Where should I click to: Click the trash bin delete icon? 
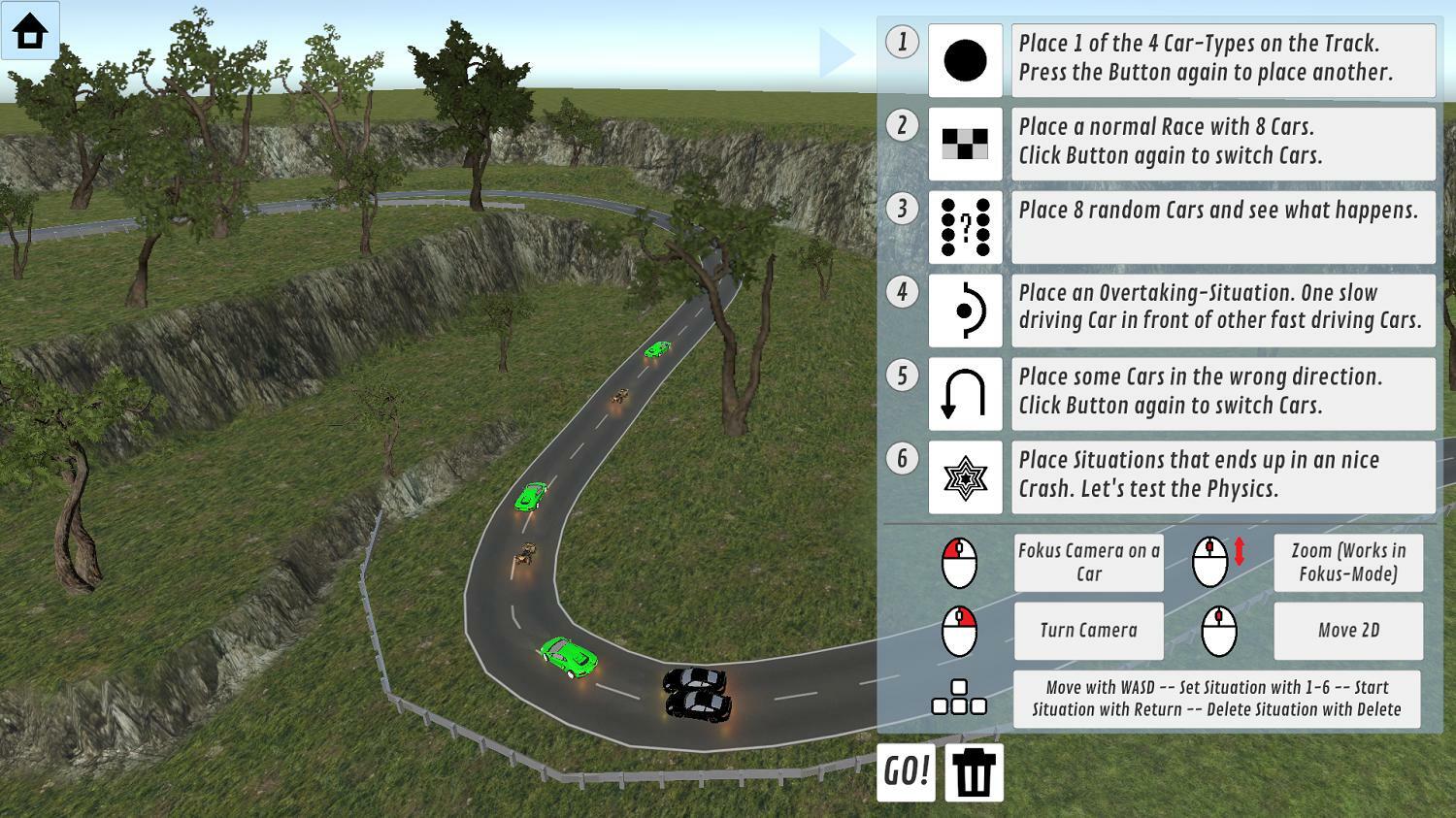pyautogui.click(x=974, y=773)
